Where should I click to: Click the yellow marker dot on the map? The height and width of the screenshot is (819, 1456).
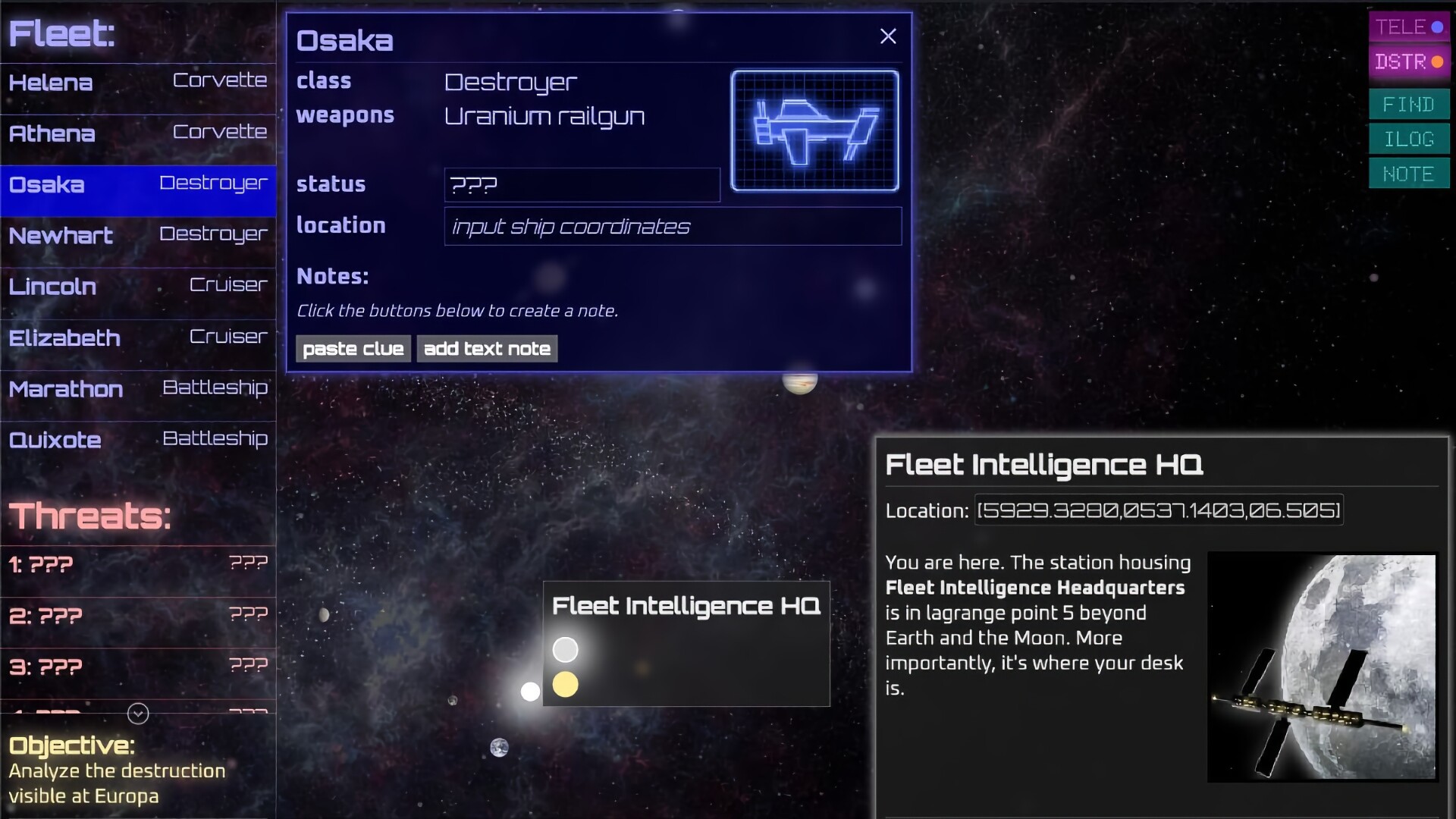tap(566, 684)
